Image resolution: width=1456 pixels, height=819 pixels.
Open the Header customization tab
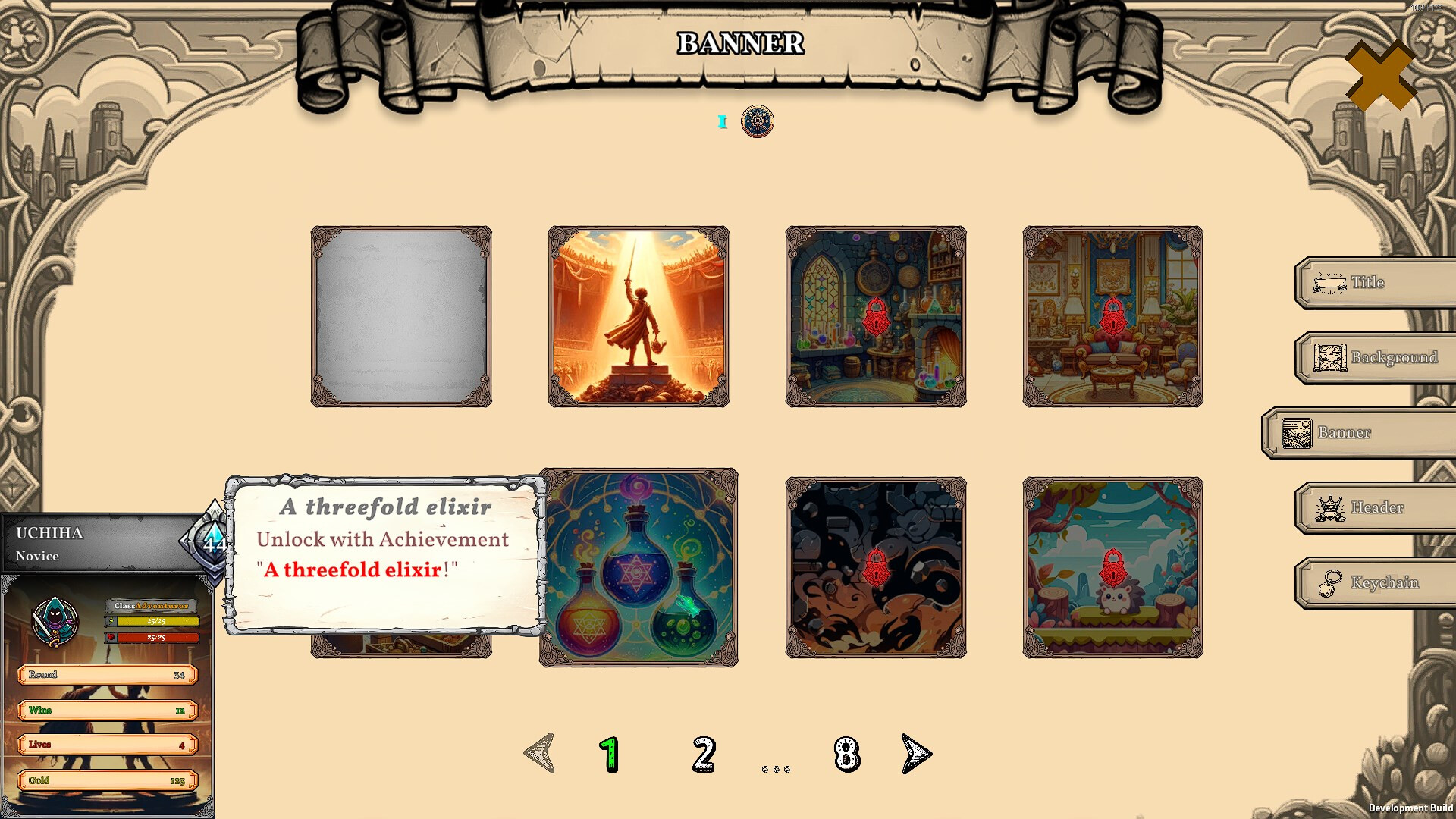[x=1373, y=507]
